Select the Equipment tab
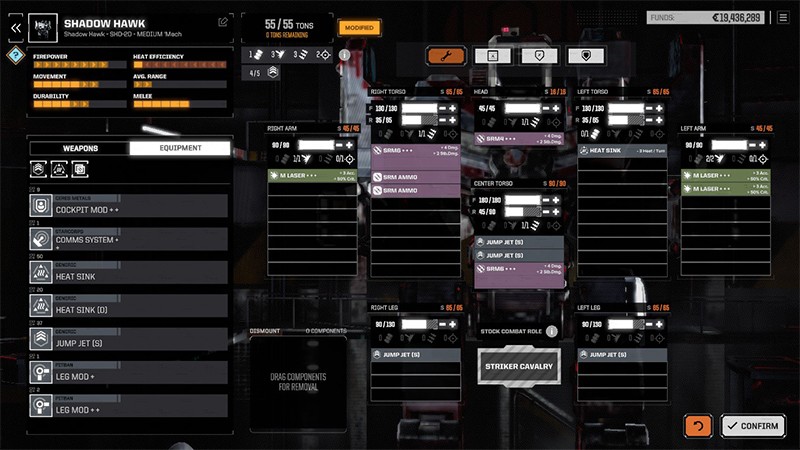Screen dimensions: 800x450 click(179, 148)
